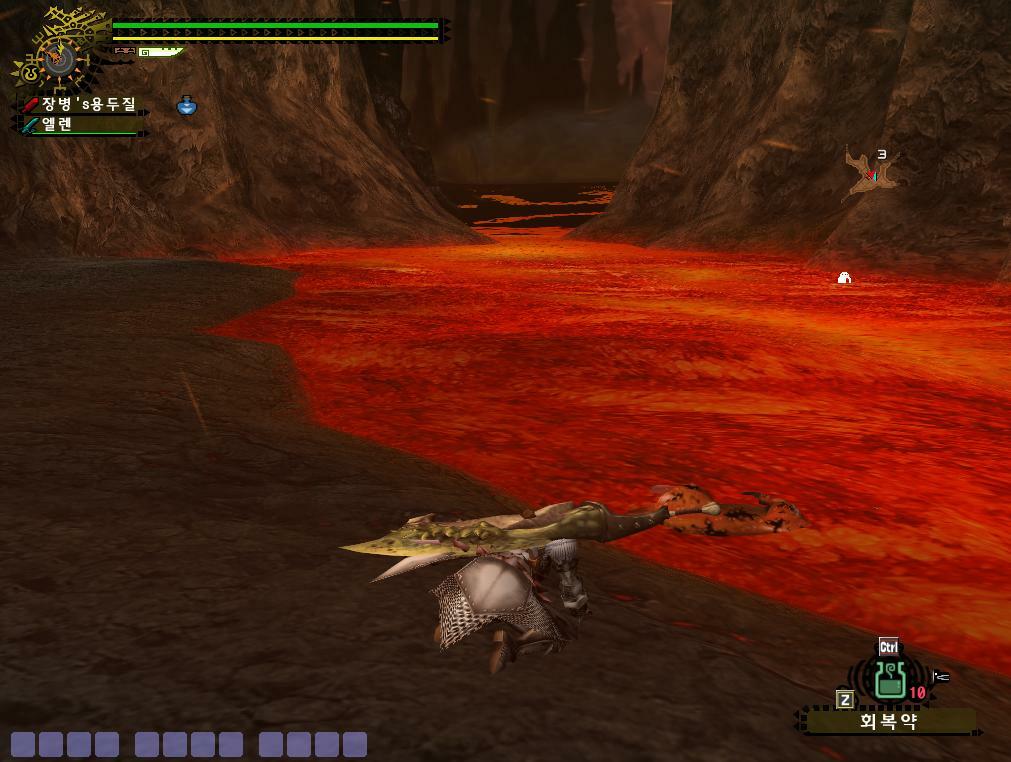Click the 회복약 item name label
Viewport: 1011px width, 762px height.
[889, 721]
